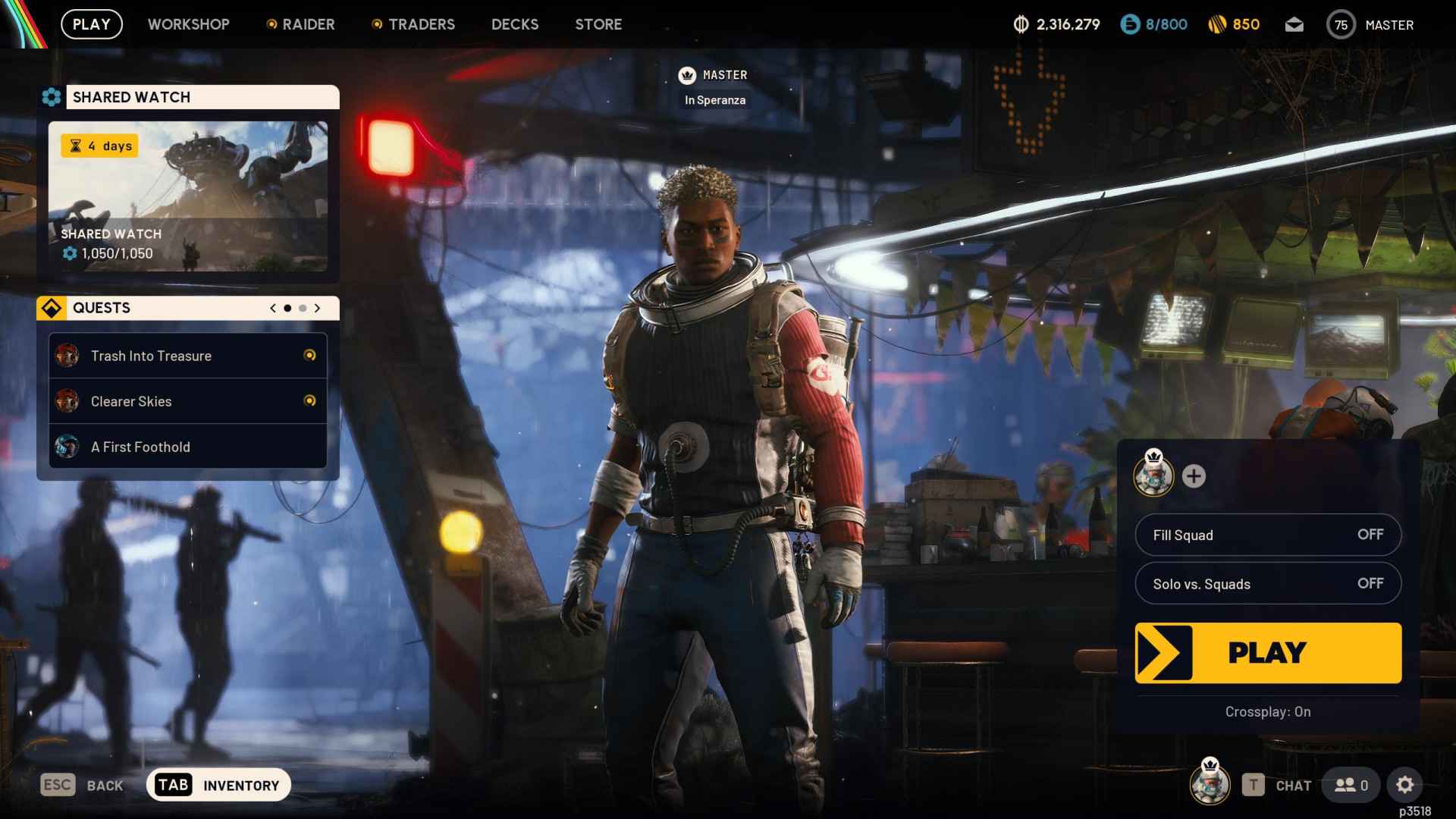Viewport: 1456px width, 819px height.
Task: Open the STORE menu
Action: click(598, 24)
